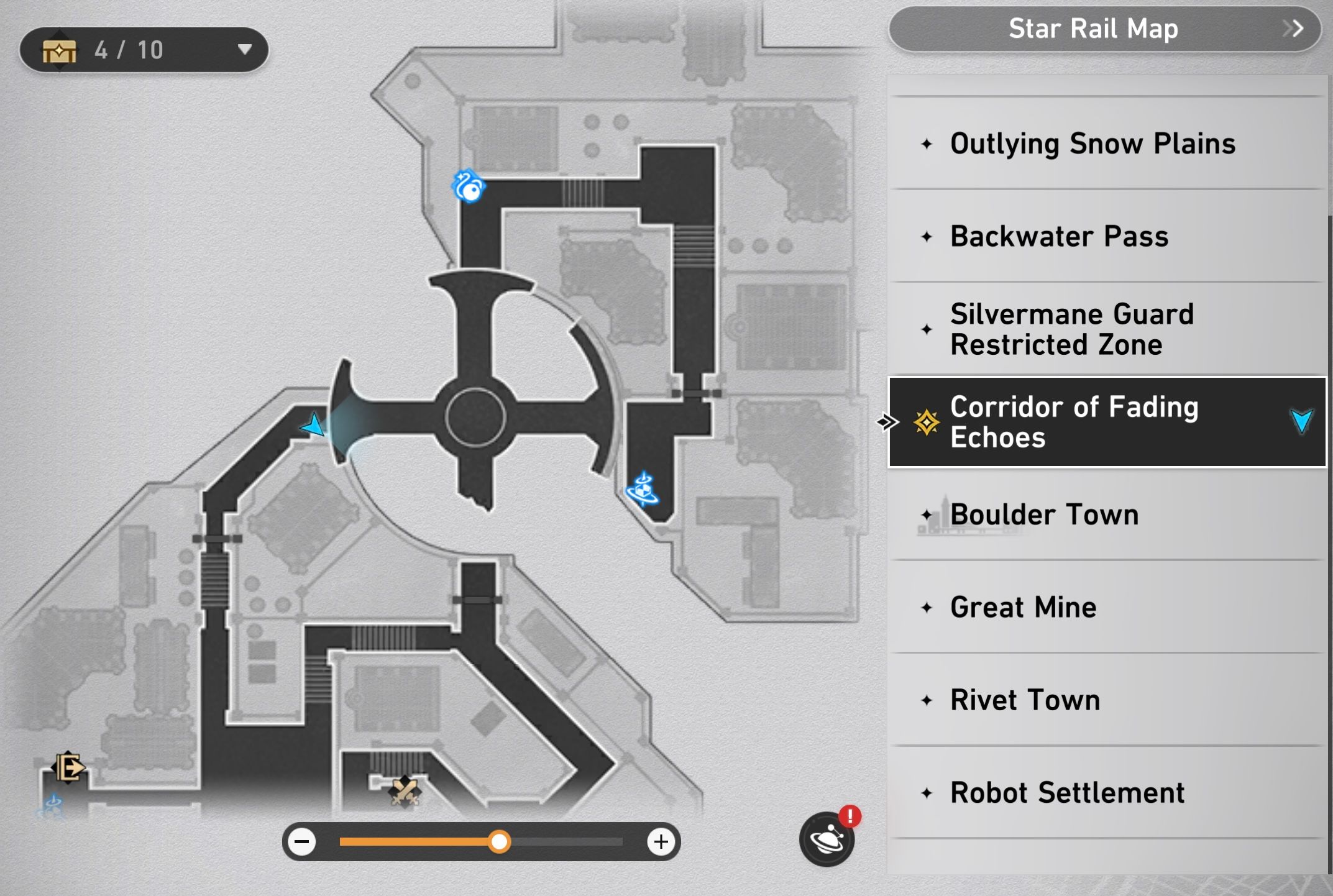Choose Great Mine from the area list
The height and width of the screenshot is (896, 1333).
click(1022, 607)
